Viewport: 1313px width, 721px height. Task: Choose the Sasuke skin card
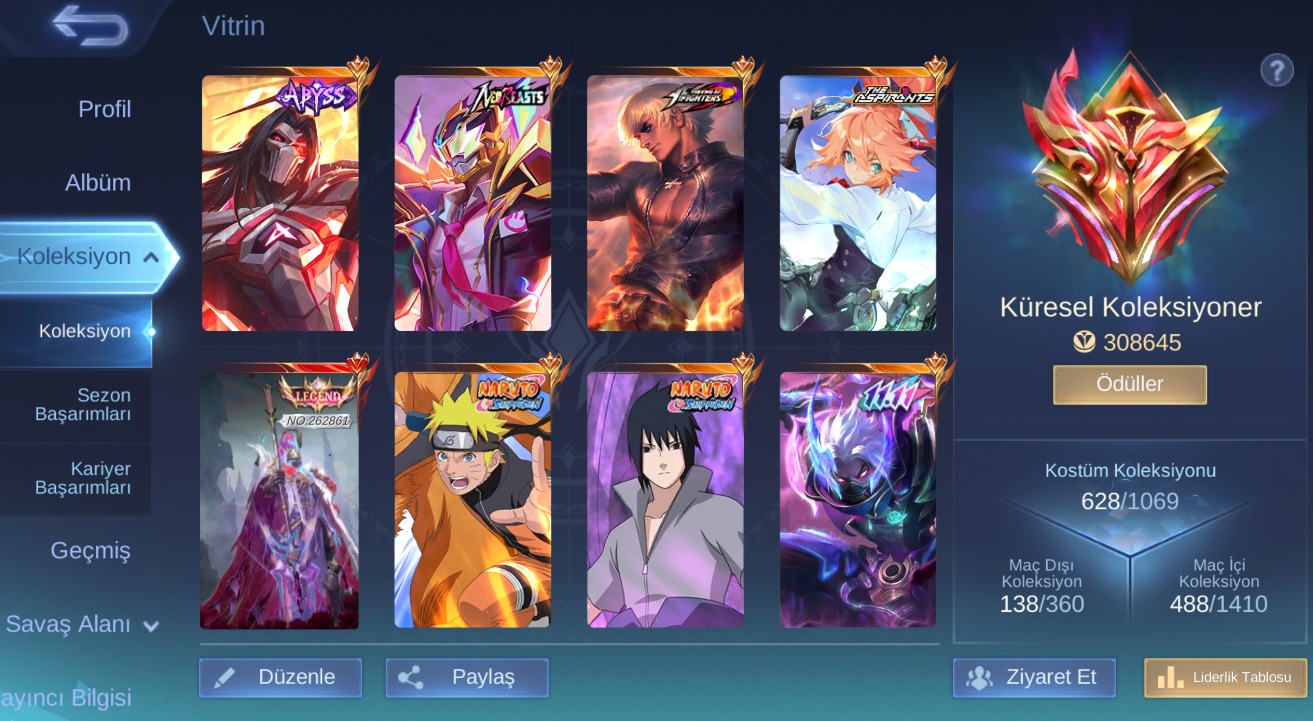(665, 500)
